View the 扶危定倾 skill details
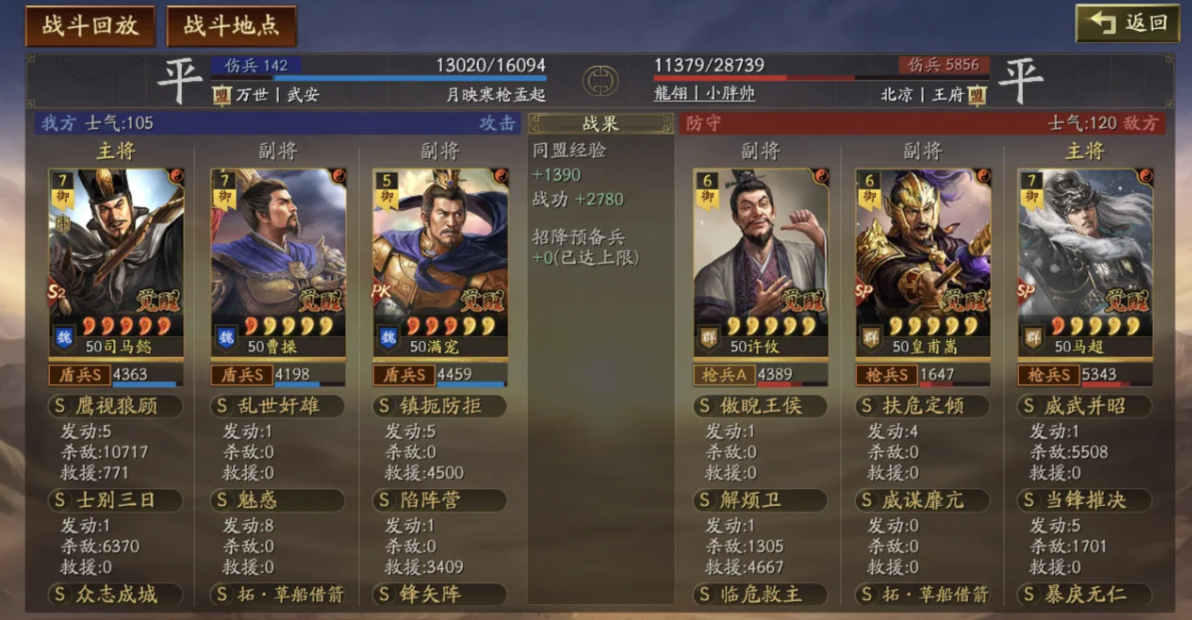 [923, 406]
